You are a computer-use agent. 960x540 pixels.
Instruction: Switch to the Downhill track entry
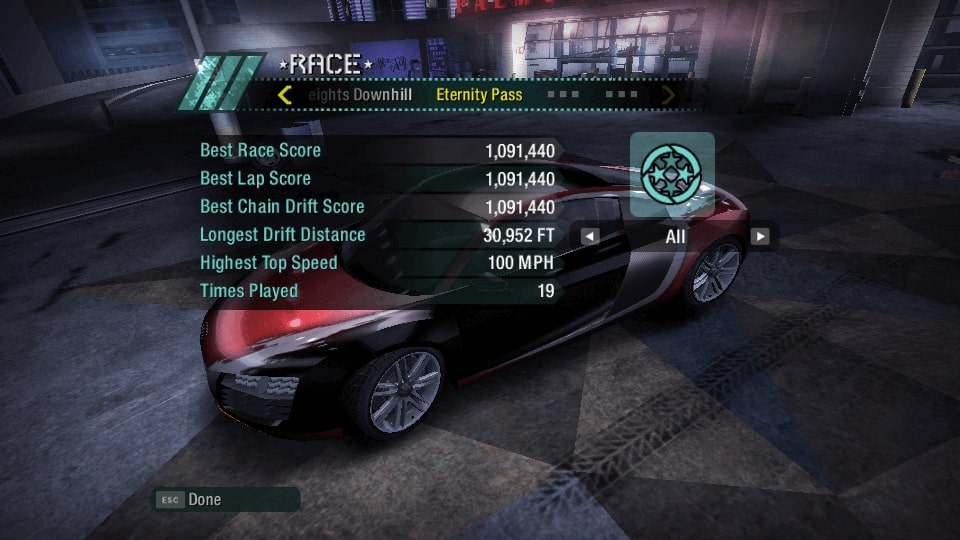[x=360, y=96]
